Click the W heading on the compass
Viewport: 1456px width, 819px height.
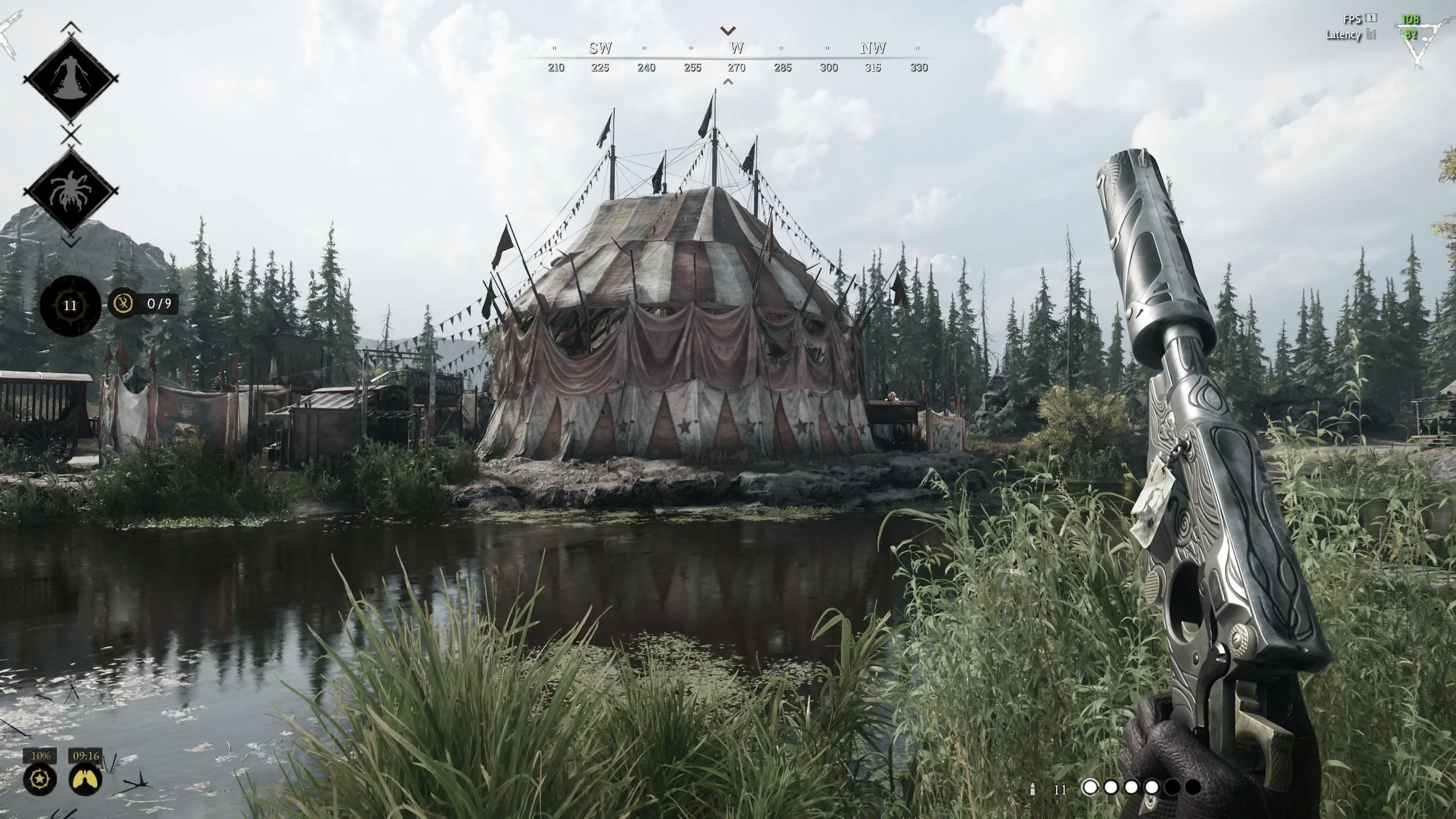(x=737, y=48)
